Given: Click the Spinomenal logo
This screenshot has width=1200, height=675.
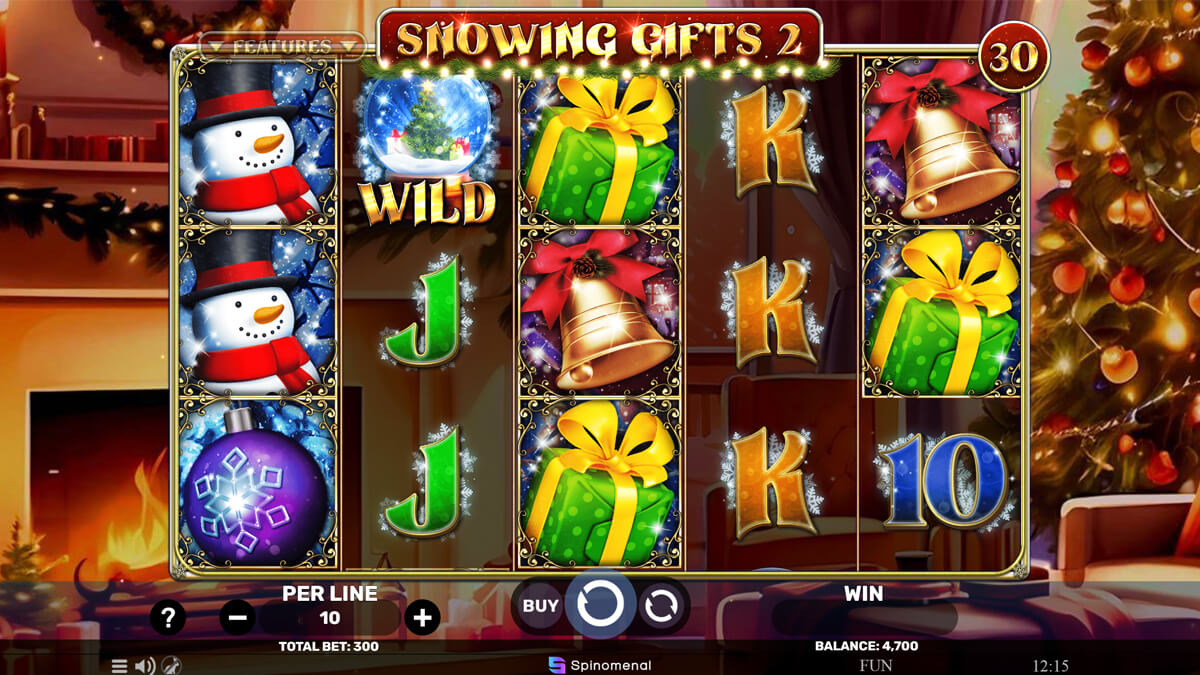Looking at the screenshot, I should (x=600, y=665).
